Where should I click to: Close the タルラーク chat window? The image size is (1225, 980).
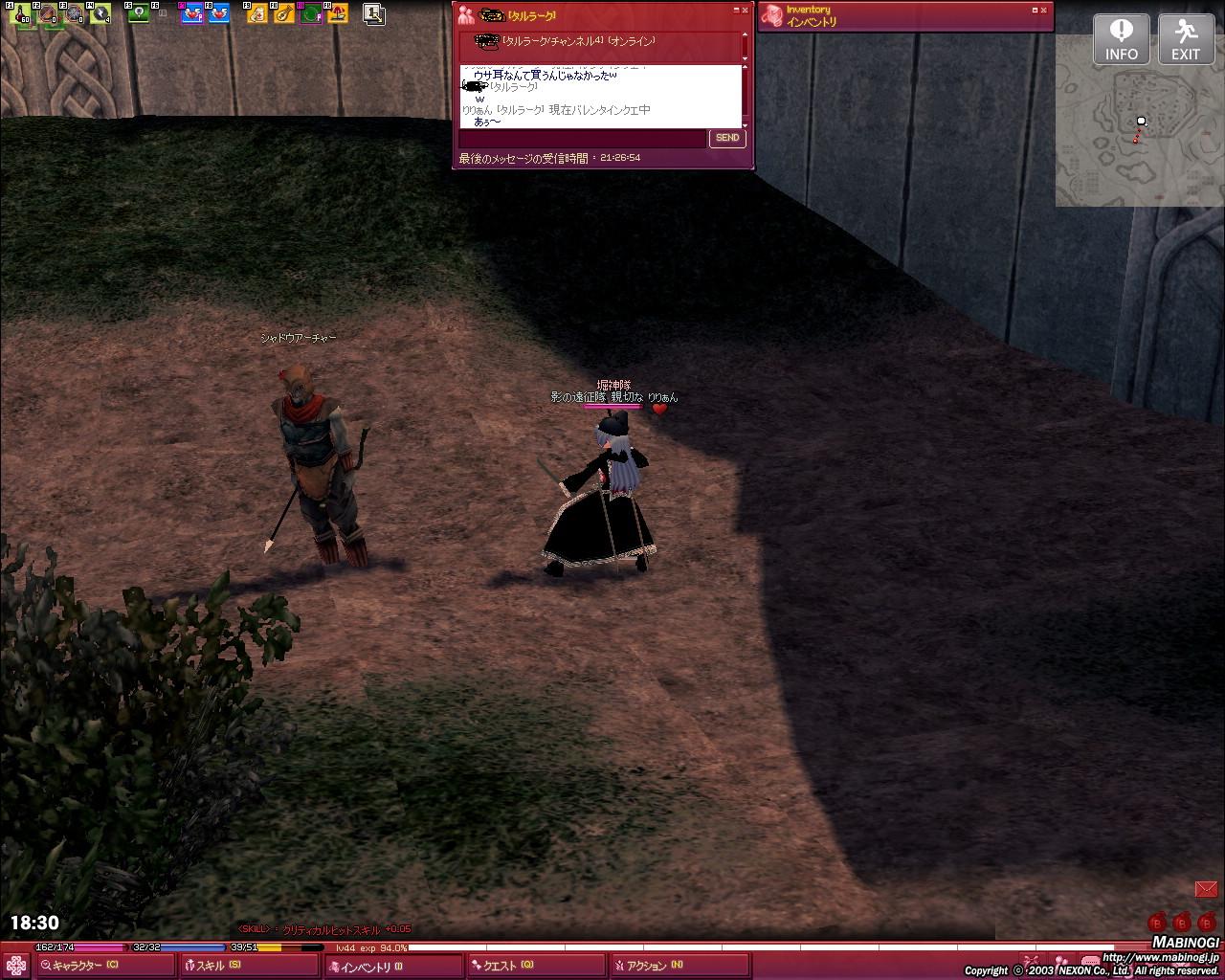746,11
